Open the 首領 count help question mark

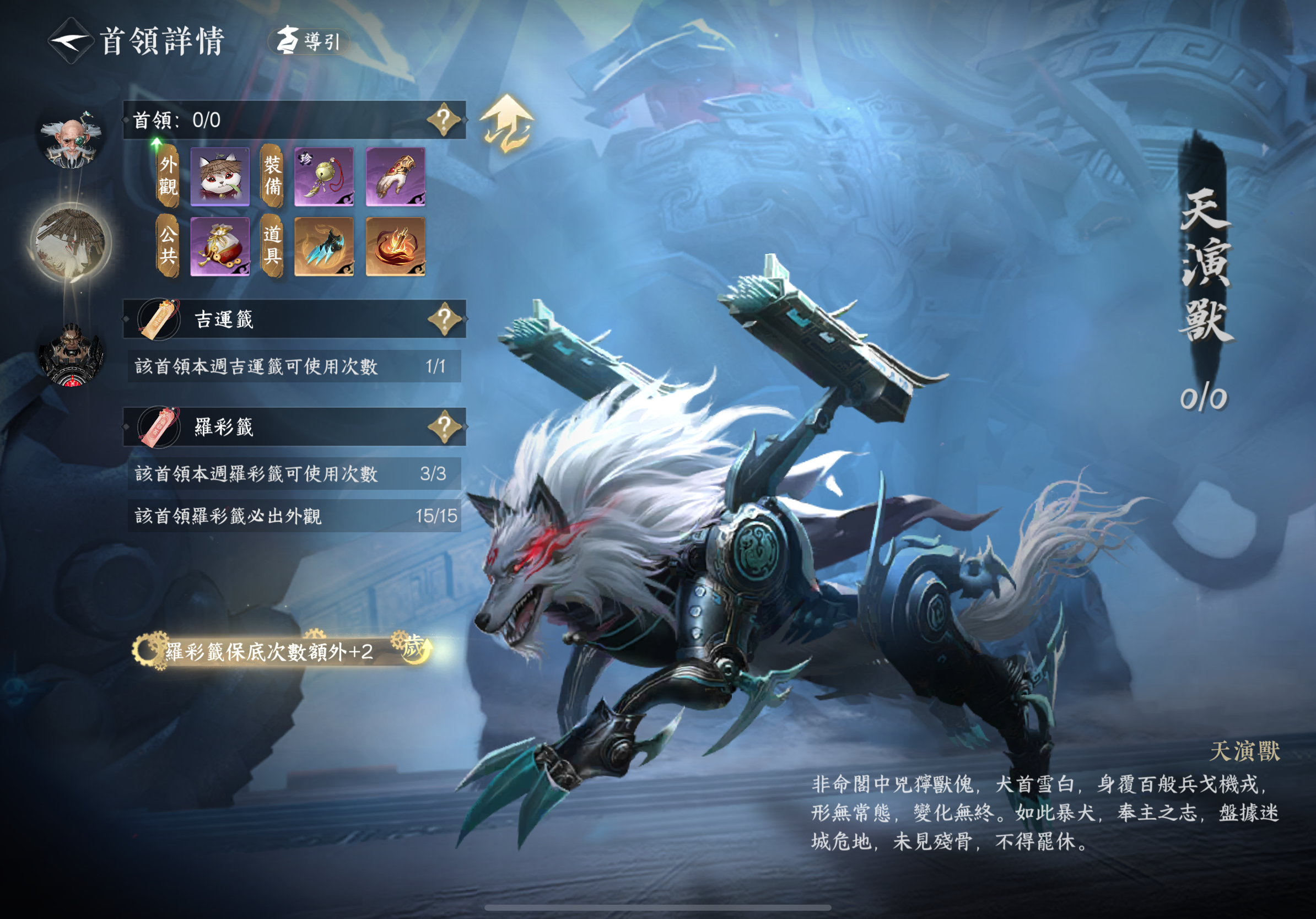pos(444,120)
